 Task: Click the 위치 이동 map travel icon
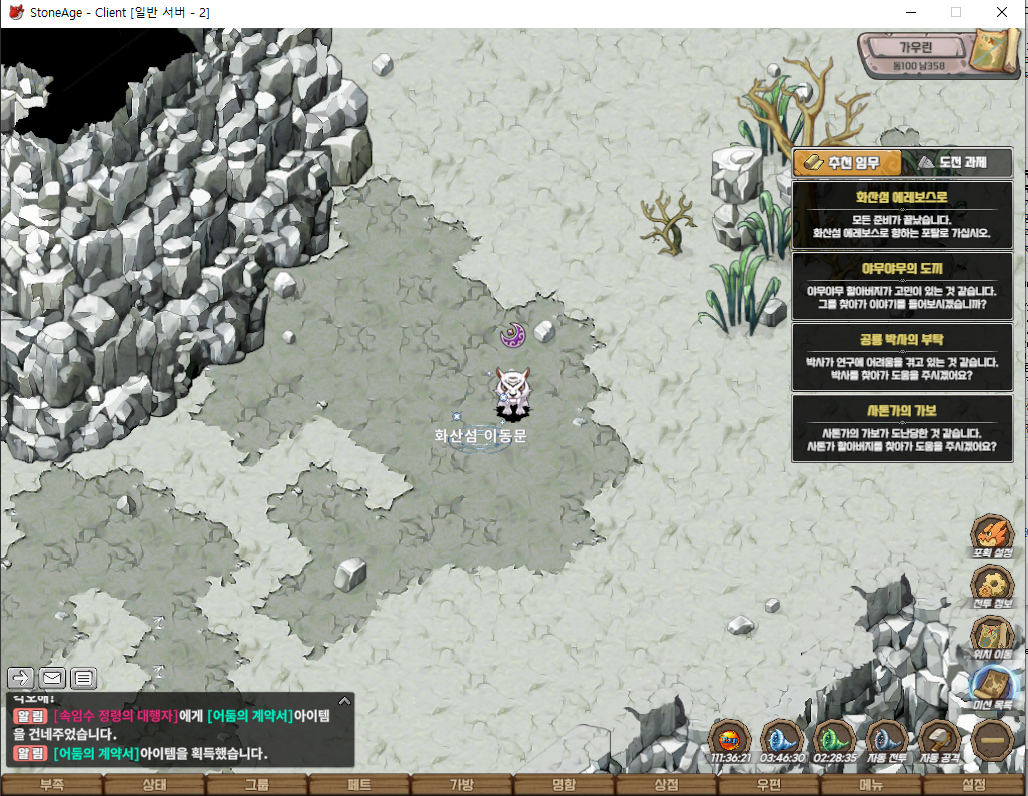point(992,638)
